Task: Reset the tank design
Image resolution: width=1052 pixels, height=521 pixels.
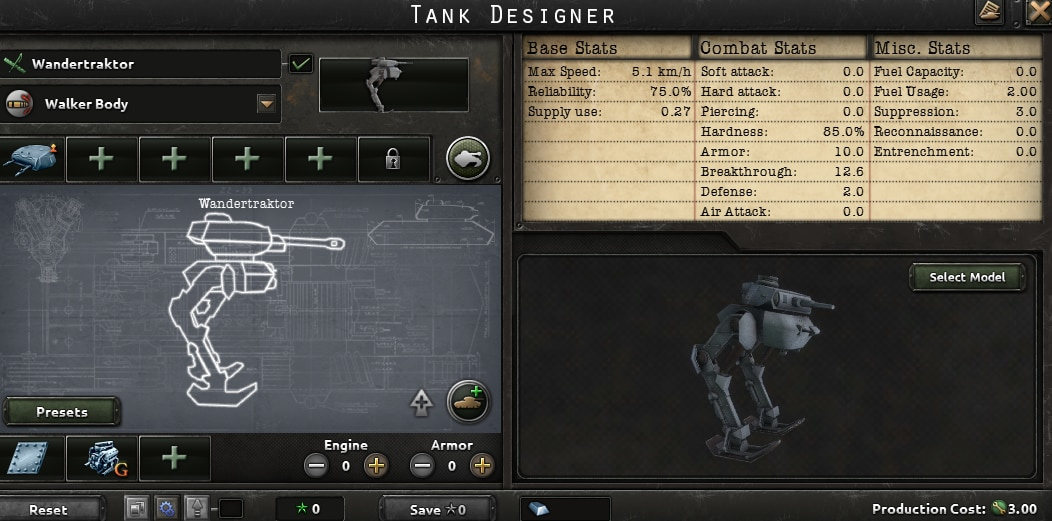Action: [48, 509]
